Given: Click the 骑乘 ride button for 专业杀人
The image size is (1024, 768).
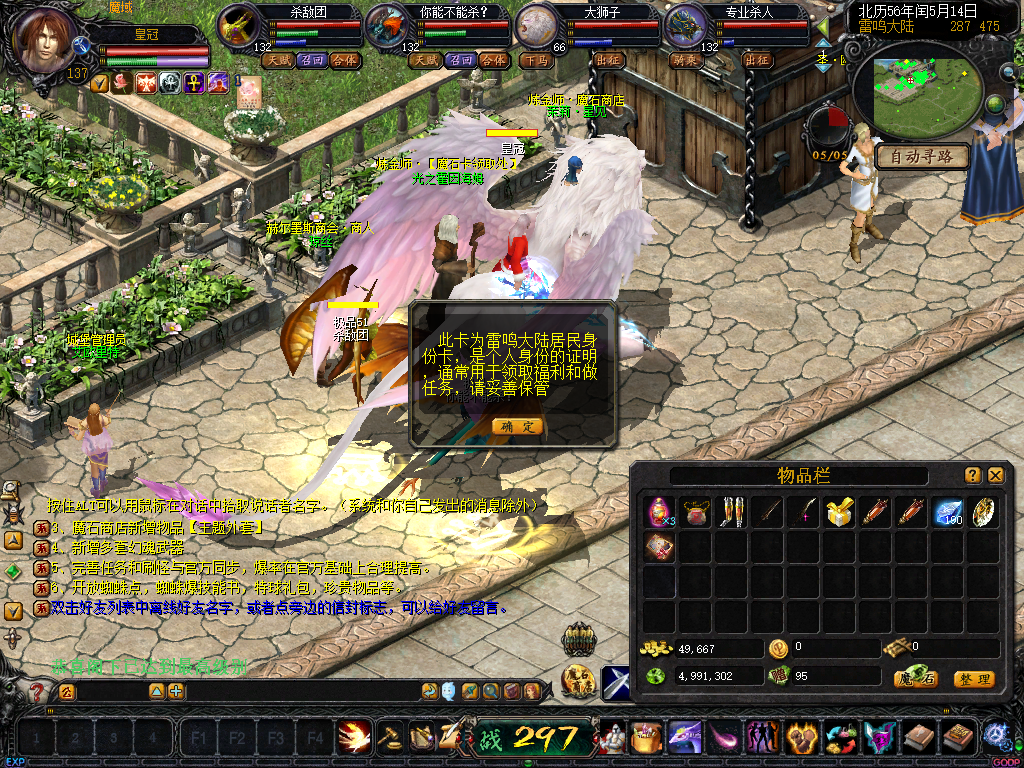Looking at the screenshot, I should [x=685, y=60].
